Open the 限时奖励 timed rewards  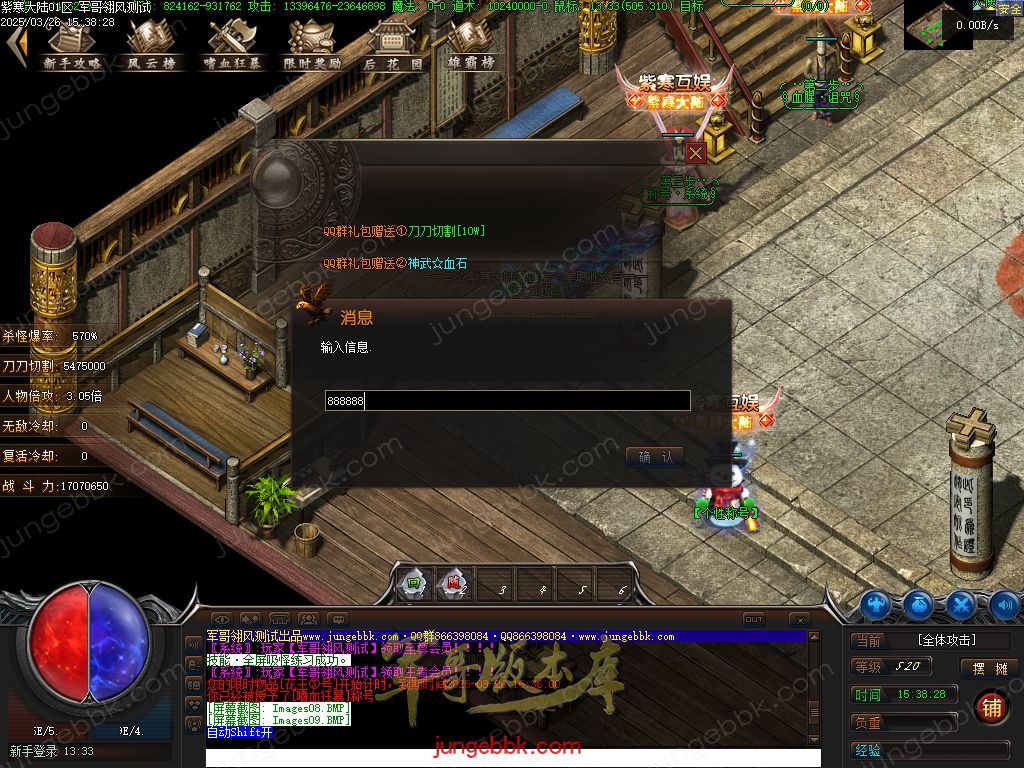click(x=312, y=45)
